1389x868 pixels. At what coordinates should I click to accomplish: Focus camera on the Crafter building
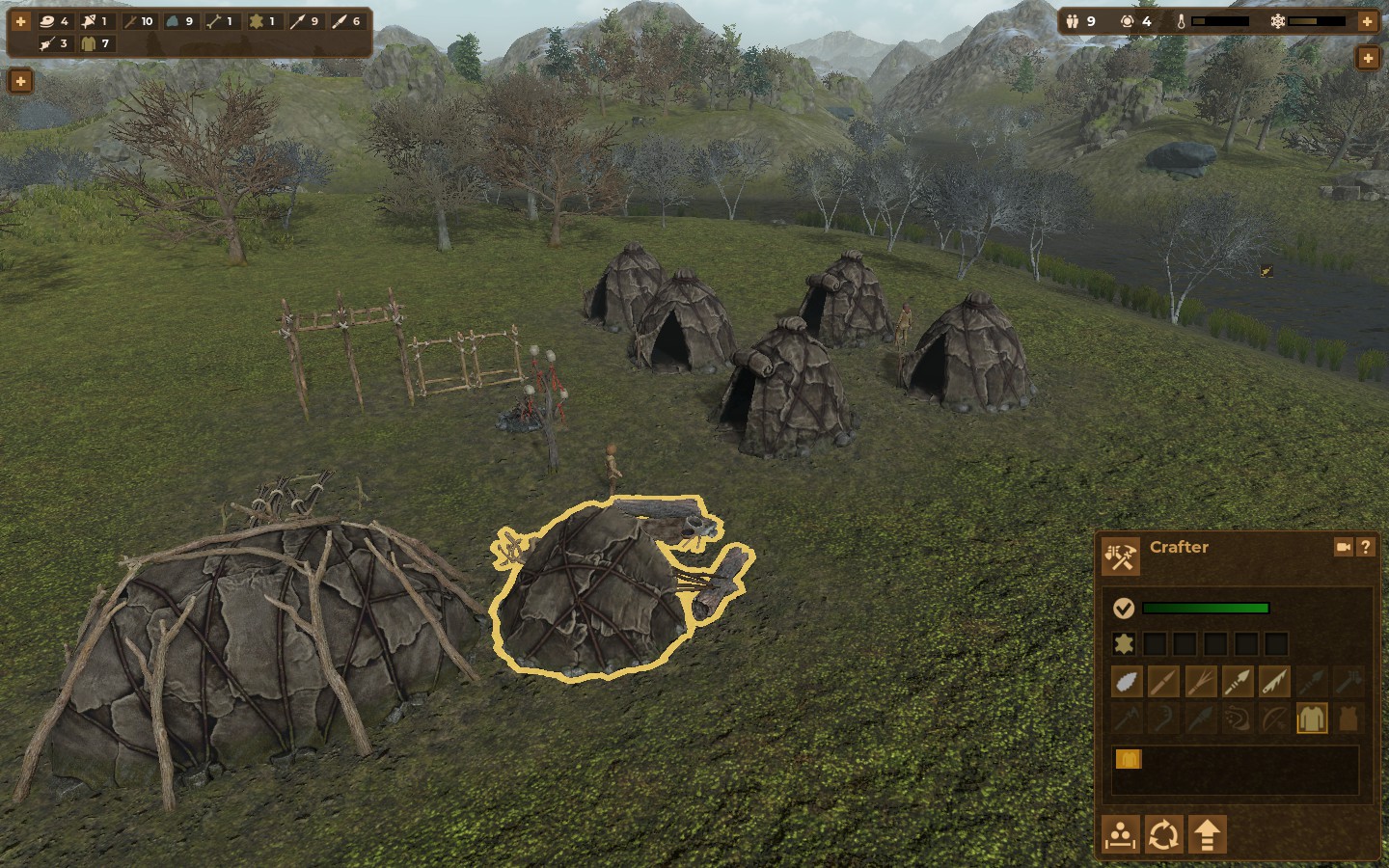point(1343,547)
